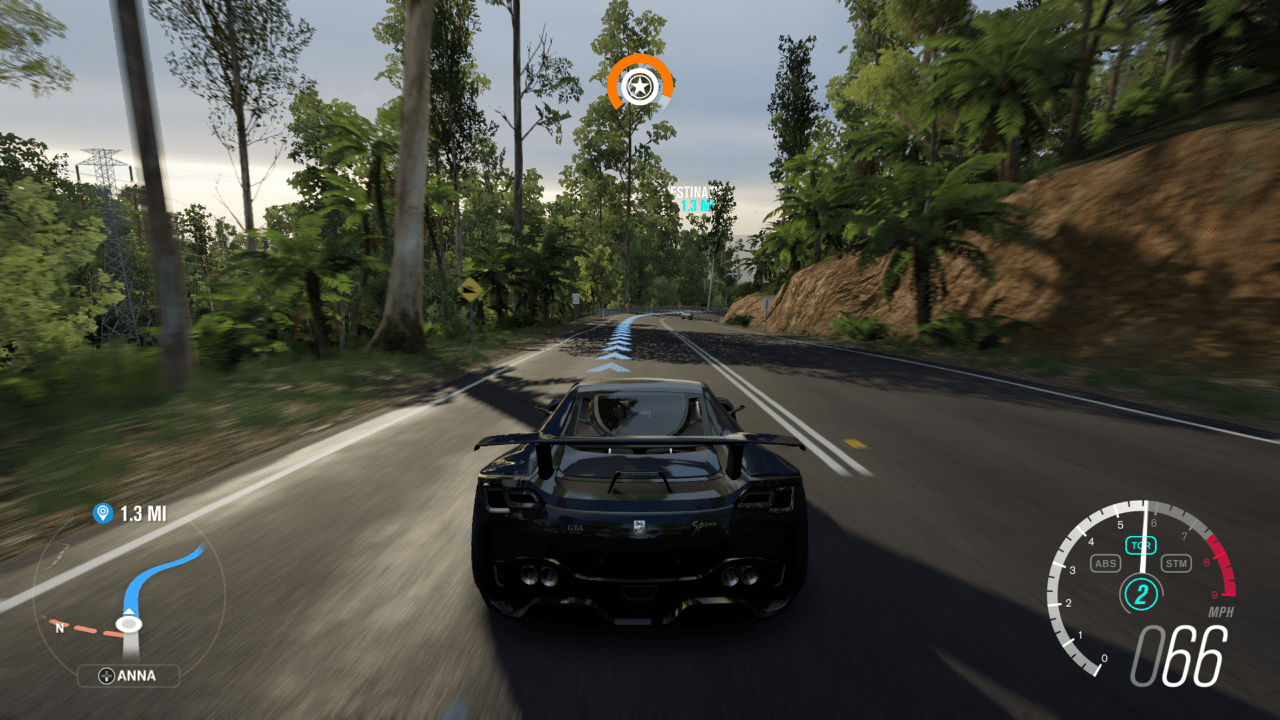
Task: Click the speed readout showing 066
Action: pyautogui.click(x=1179, y=656)
